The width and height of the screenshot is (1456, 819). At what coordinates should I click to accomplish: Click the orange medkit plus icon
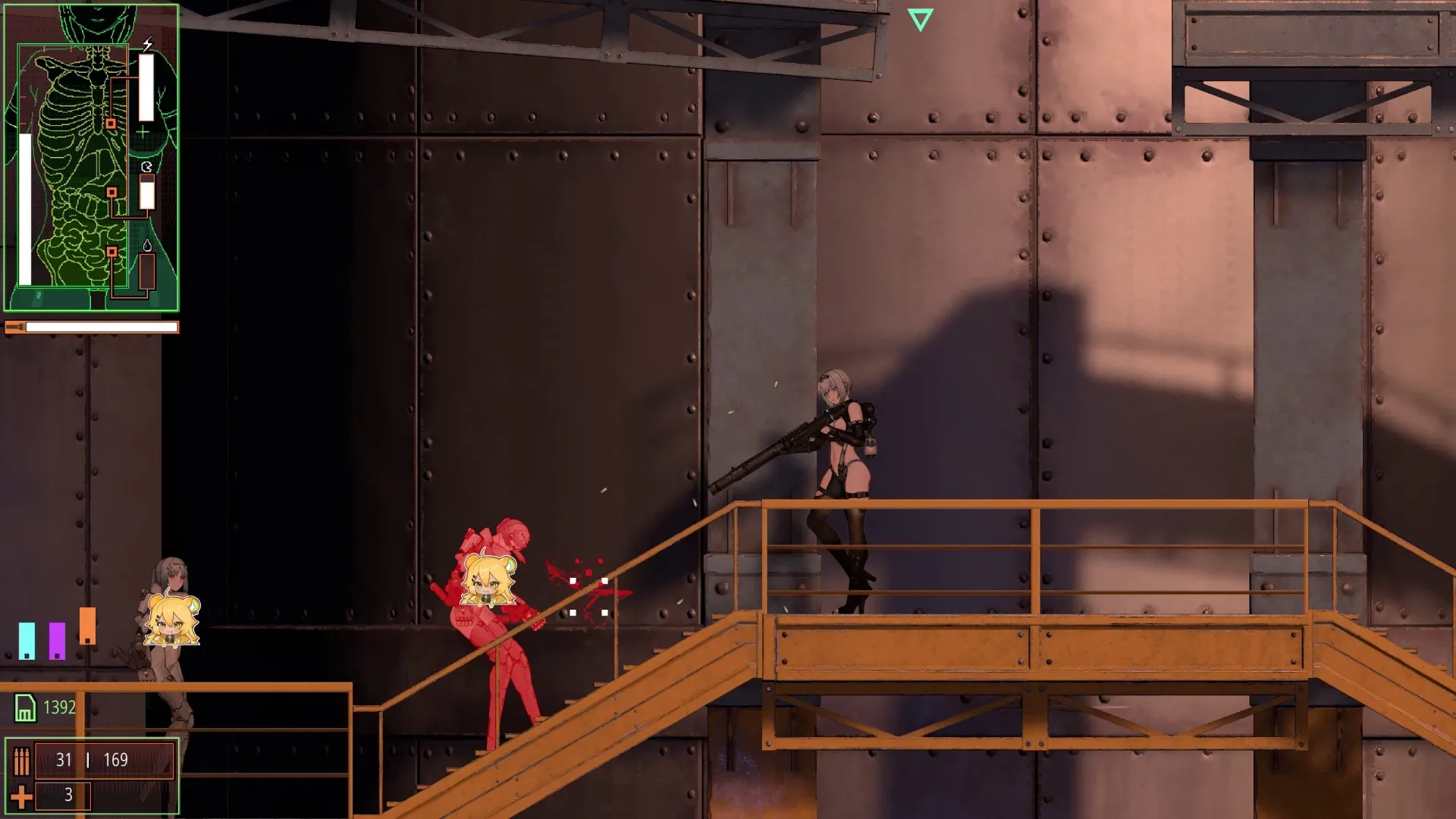click(21, 795)
